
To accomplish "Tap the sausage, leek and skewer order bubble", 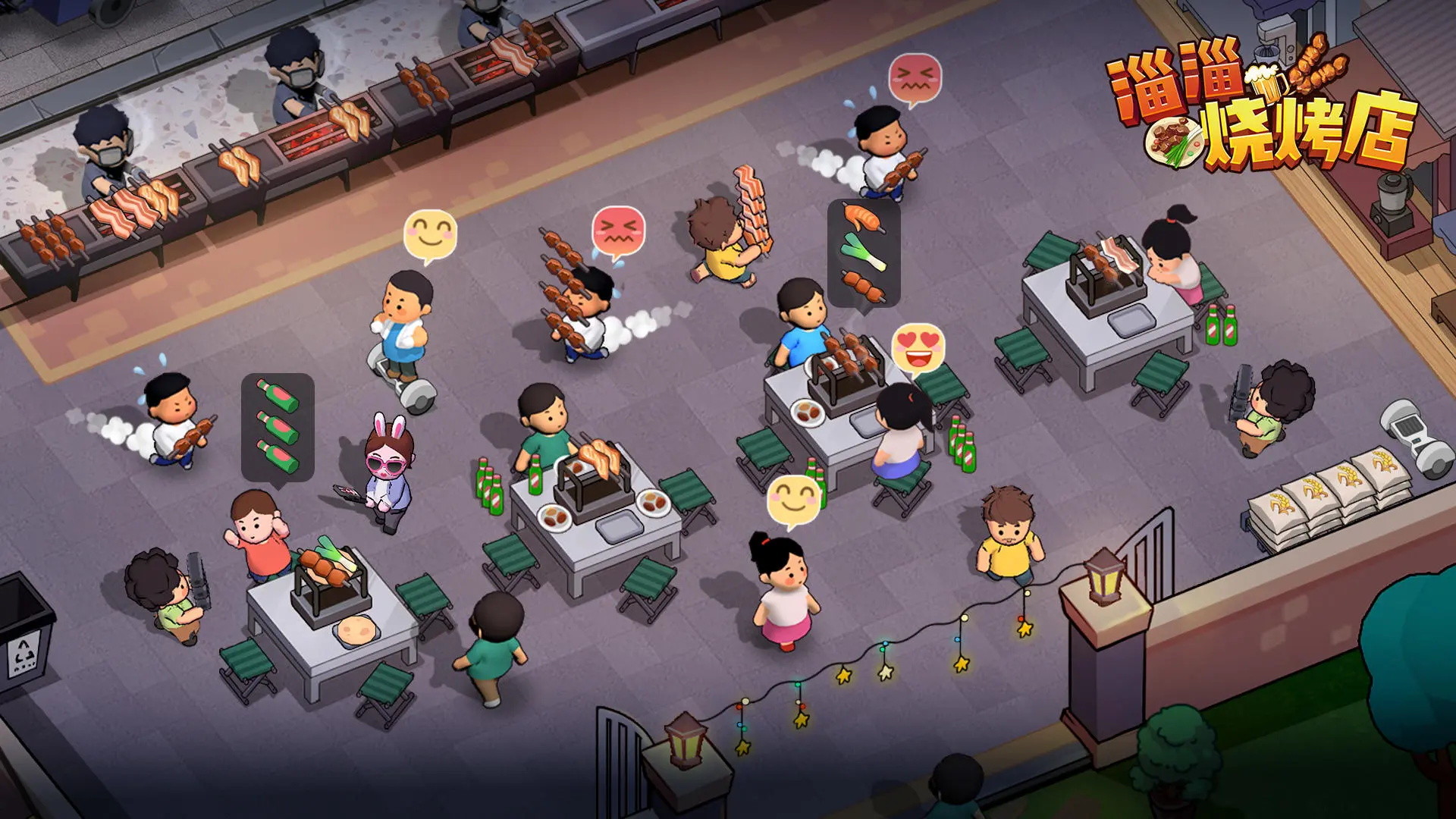I will (x=864, y=253).
